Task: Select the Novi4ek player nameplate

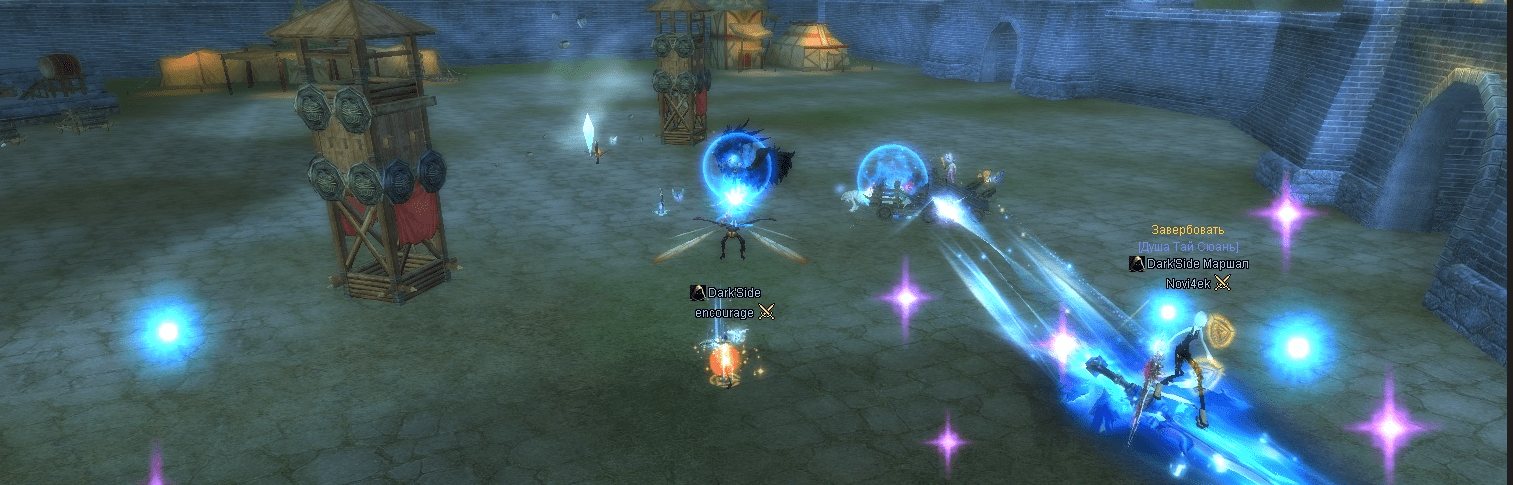Action: (x=1188, y=284)
